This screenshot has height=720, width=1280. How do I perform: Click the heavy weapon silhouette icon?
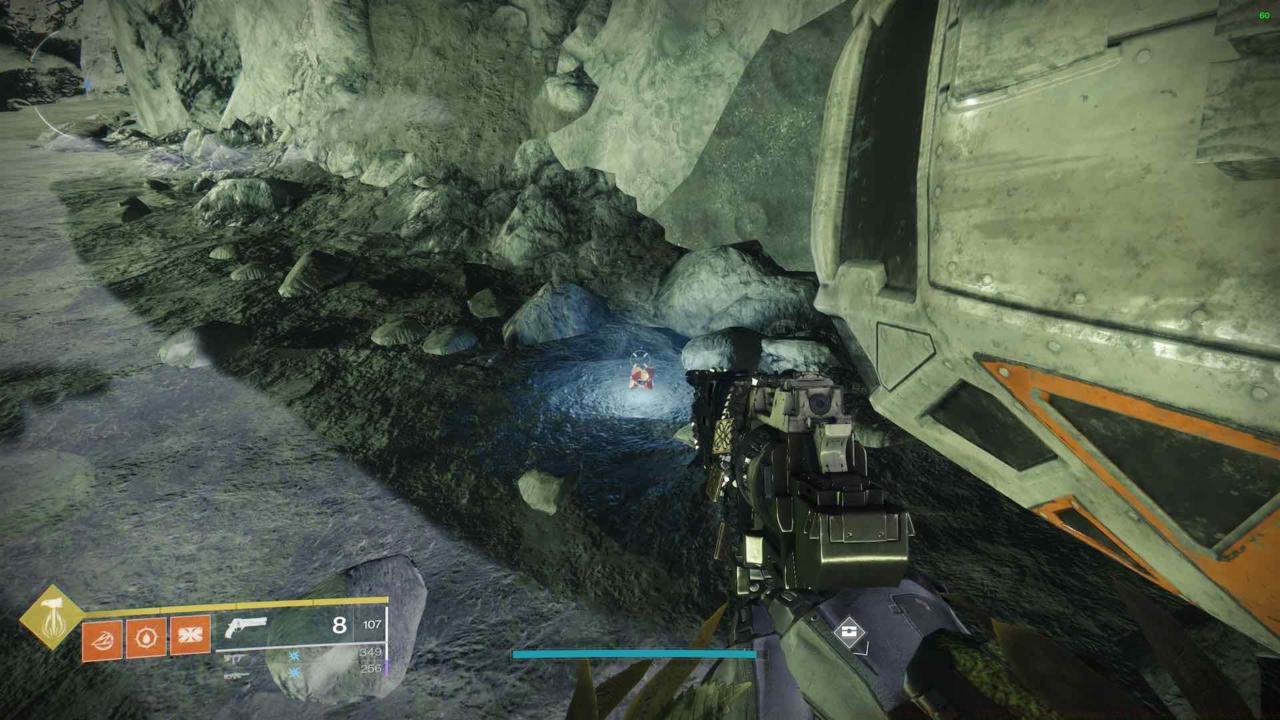234,675
